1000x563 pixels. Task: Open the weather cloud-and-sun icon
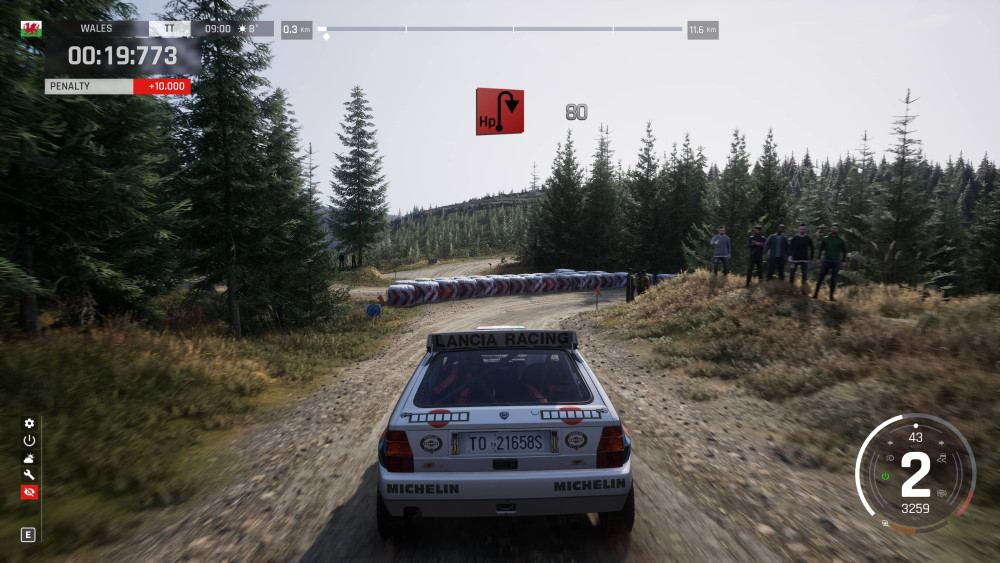pos(29,457)
